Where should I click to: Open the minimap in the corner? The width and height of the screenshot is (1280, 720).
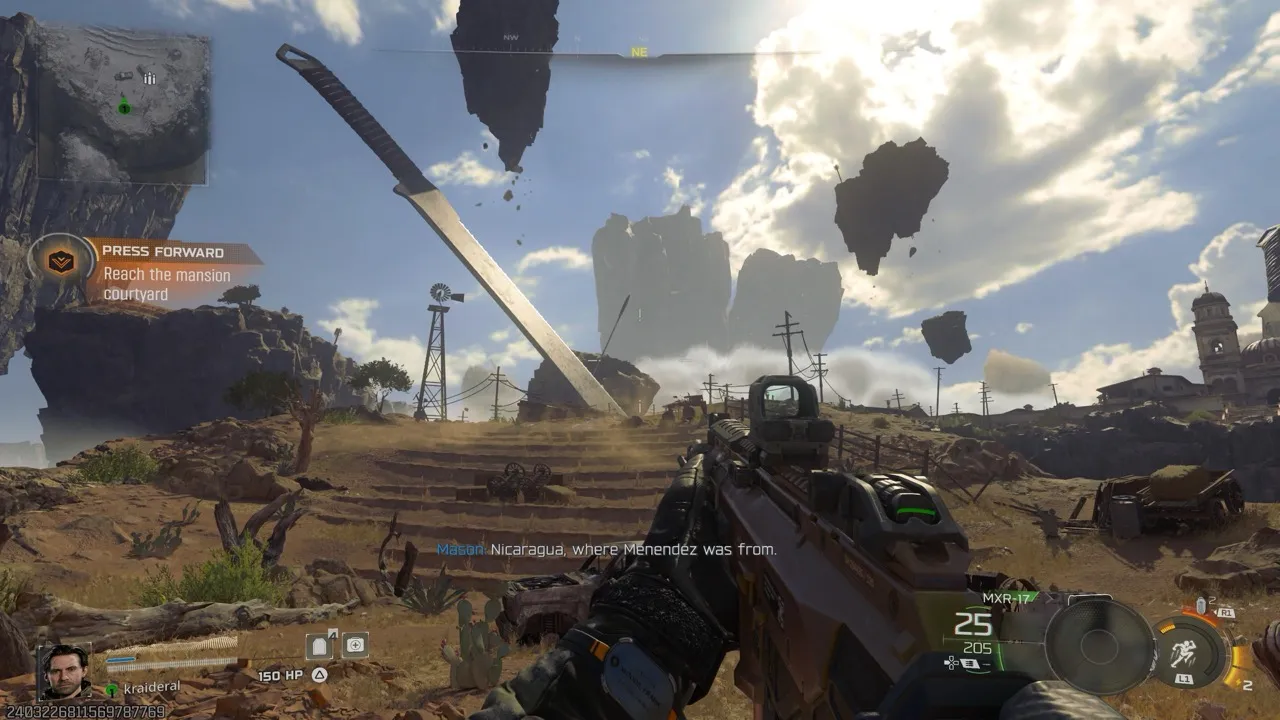121,108
